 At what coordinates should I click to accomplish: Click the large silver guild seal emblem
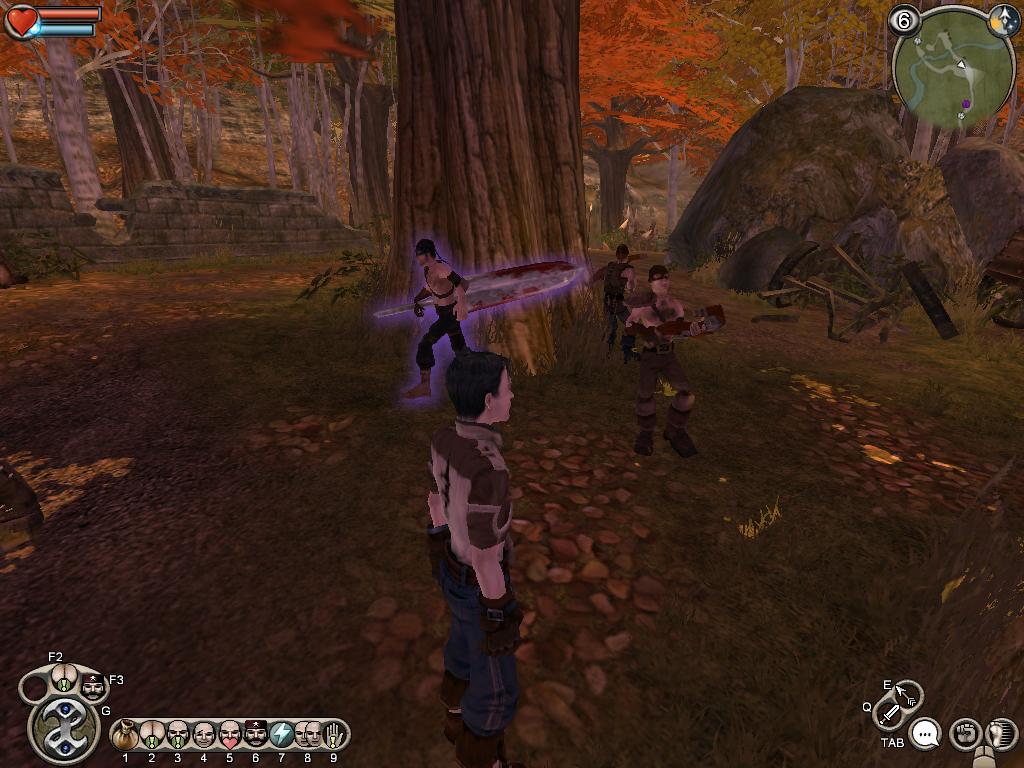pos(63,729)
